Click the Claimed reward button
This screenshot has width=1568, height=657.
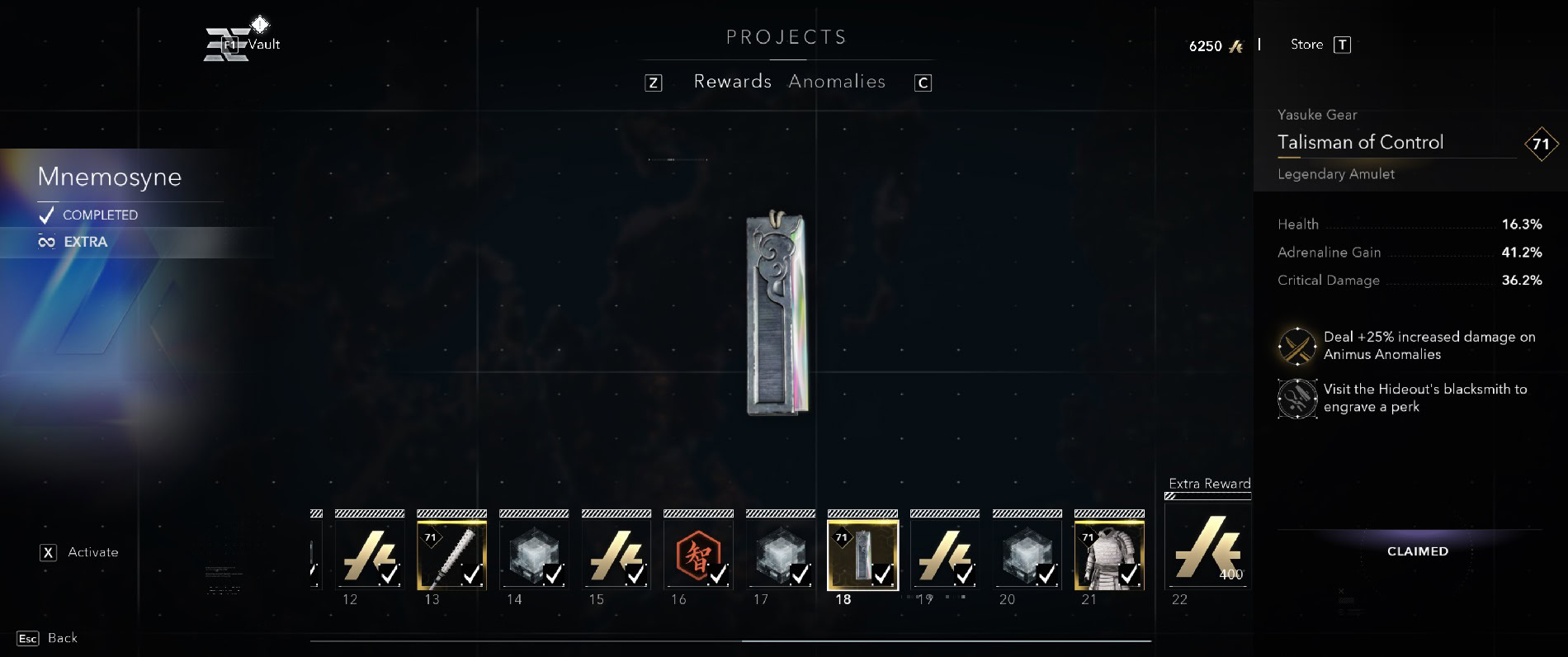[1417, 551]
